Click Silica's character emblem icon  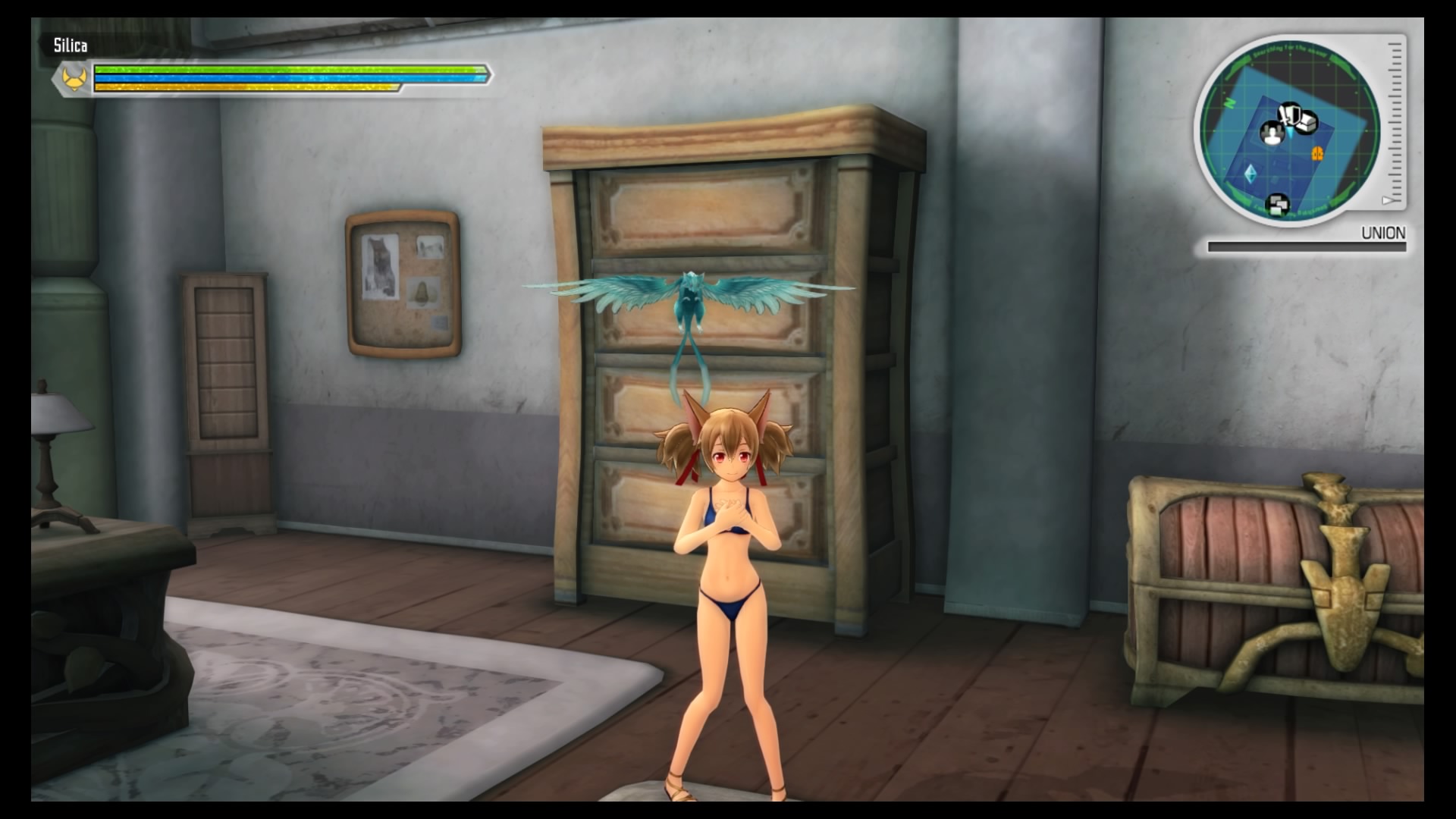[74, 78]
